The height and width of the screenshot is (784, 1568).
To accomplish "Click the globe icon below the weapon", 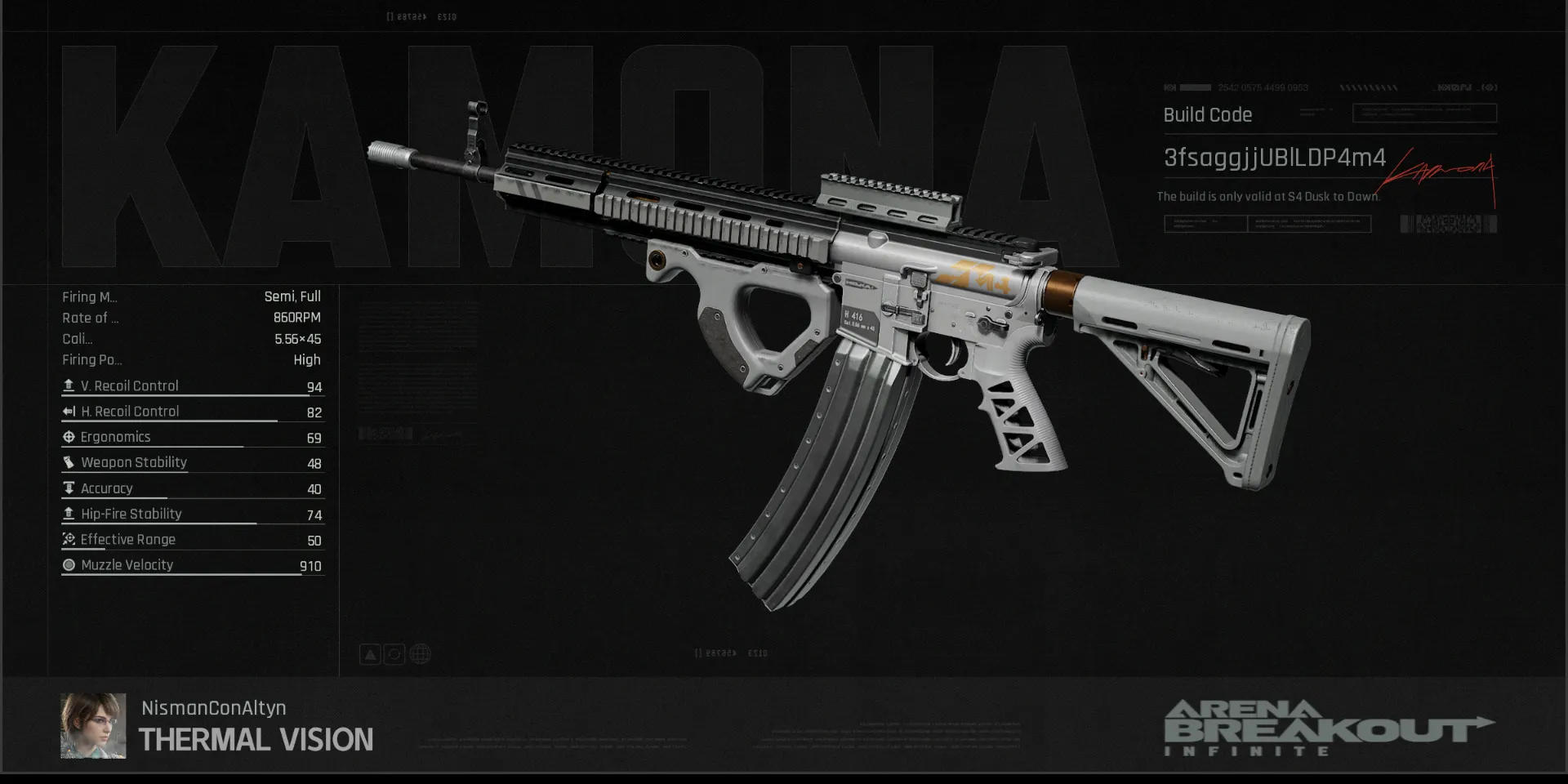I will (420, 654).
